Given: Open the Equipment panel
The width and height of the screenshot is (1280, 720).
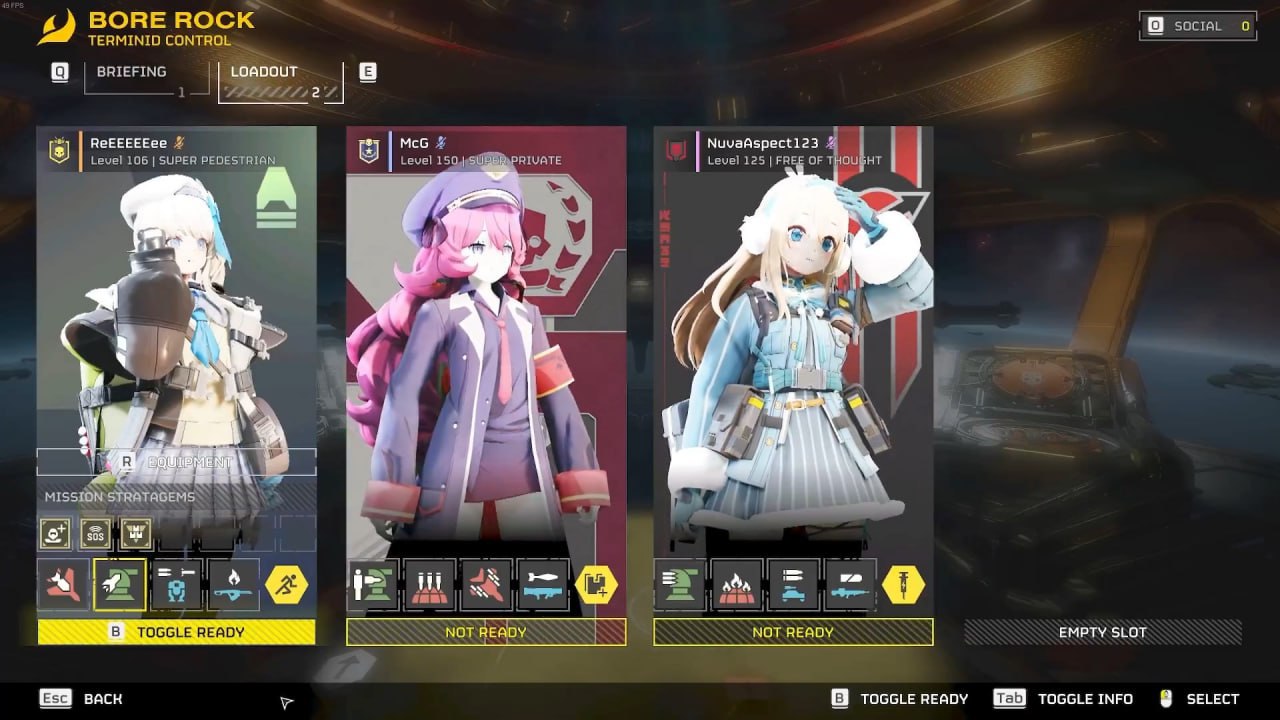Looking at the screenshot, I should point(176,462).
